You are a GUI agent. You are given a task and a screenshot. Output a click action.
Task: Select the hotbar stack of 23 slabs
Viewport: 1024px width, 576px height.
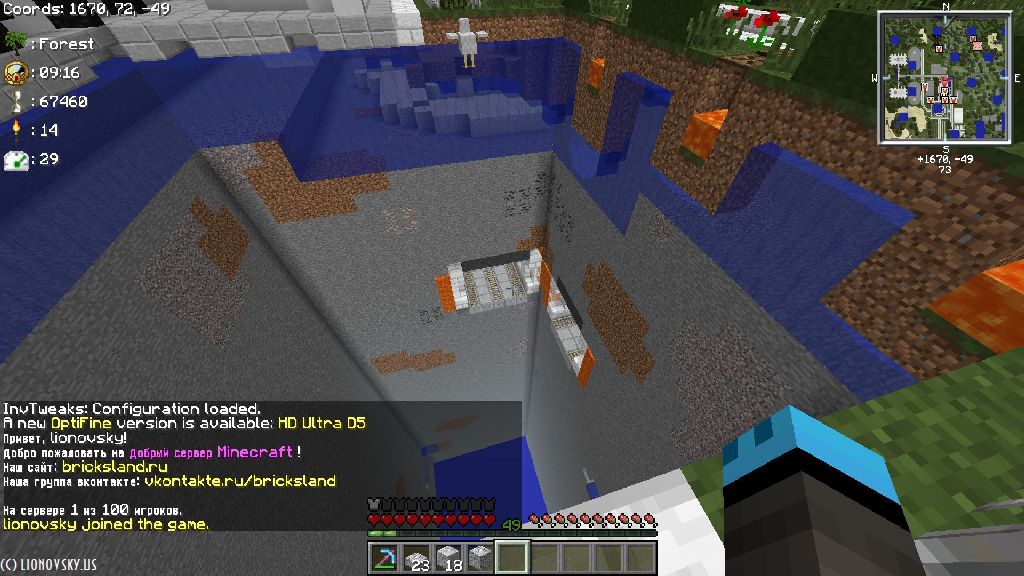pyautogui.click(x=415, y=558)
